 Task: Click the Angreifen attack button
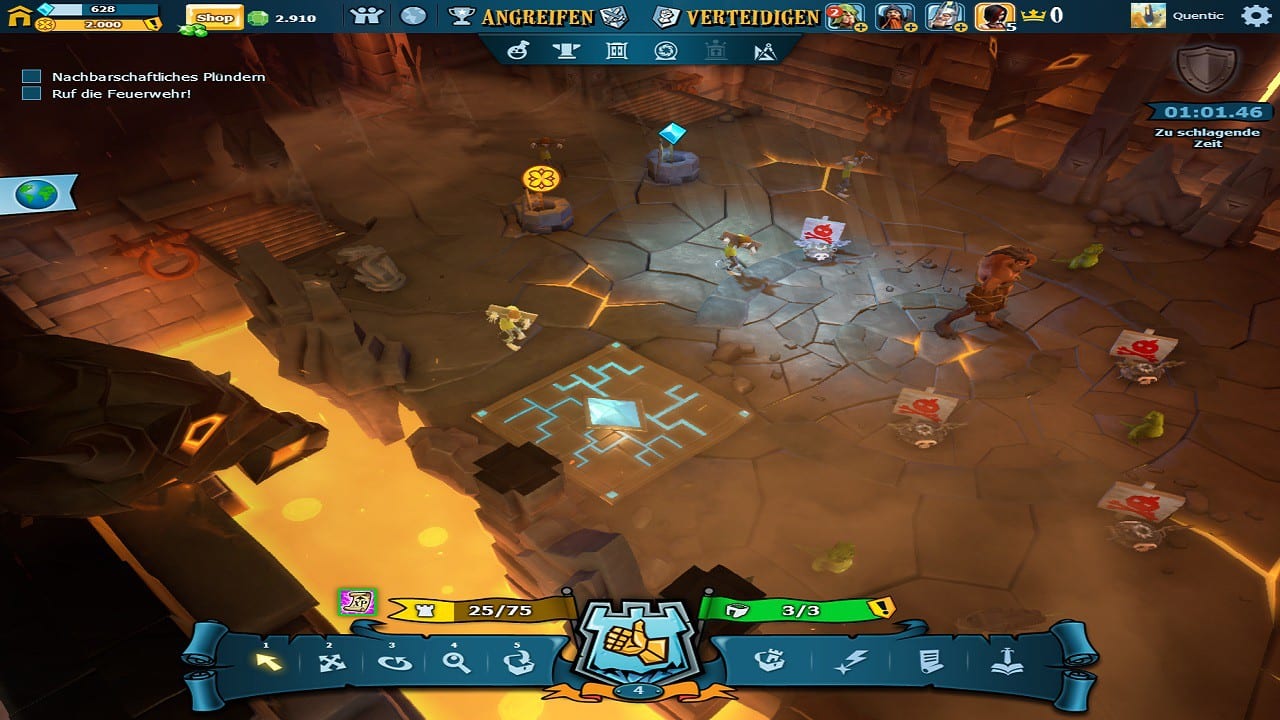coord(538,16)
